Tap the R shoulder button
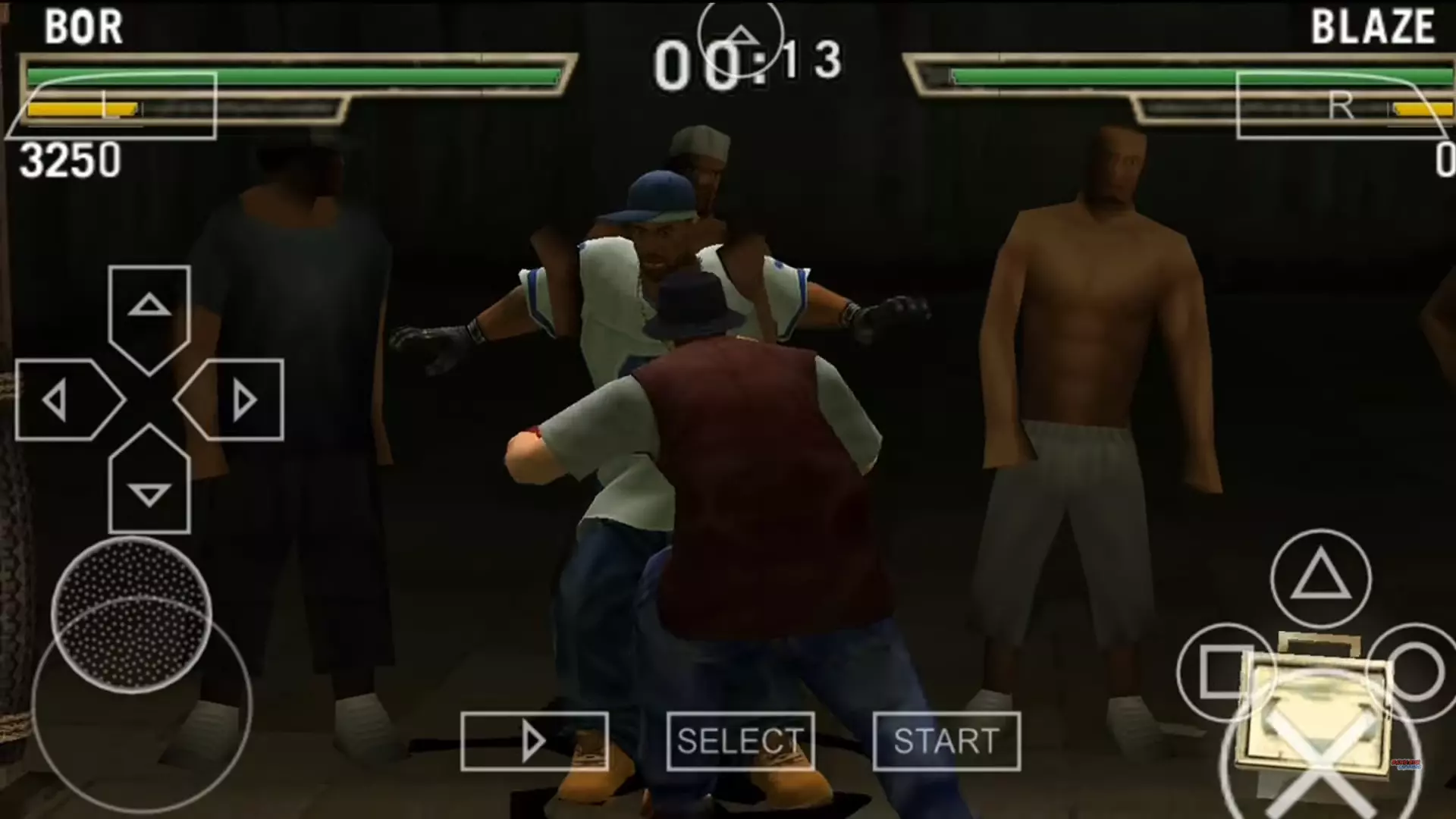 (x=1344, y=106)
